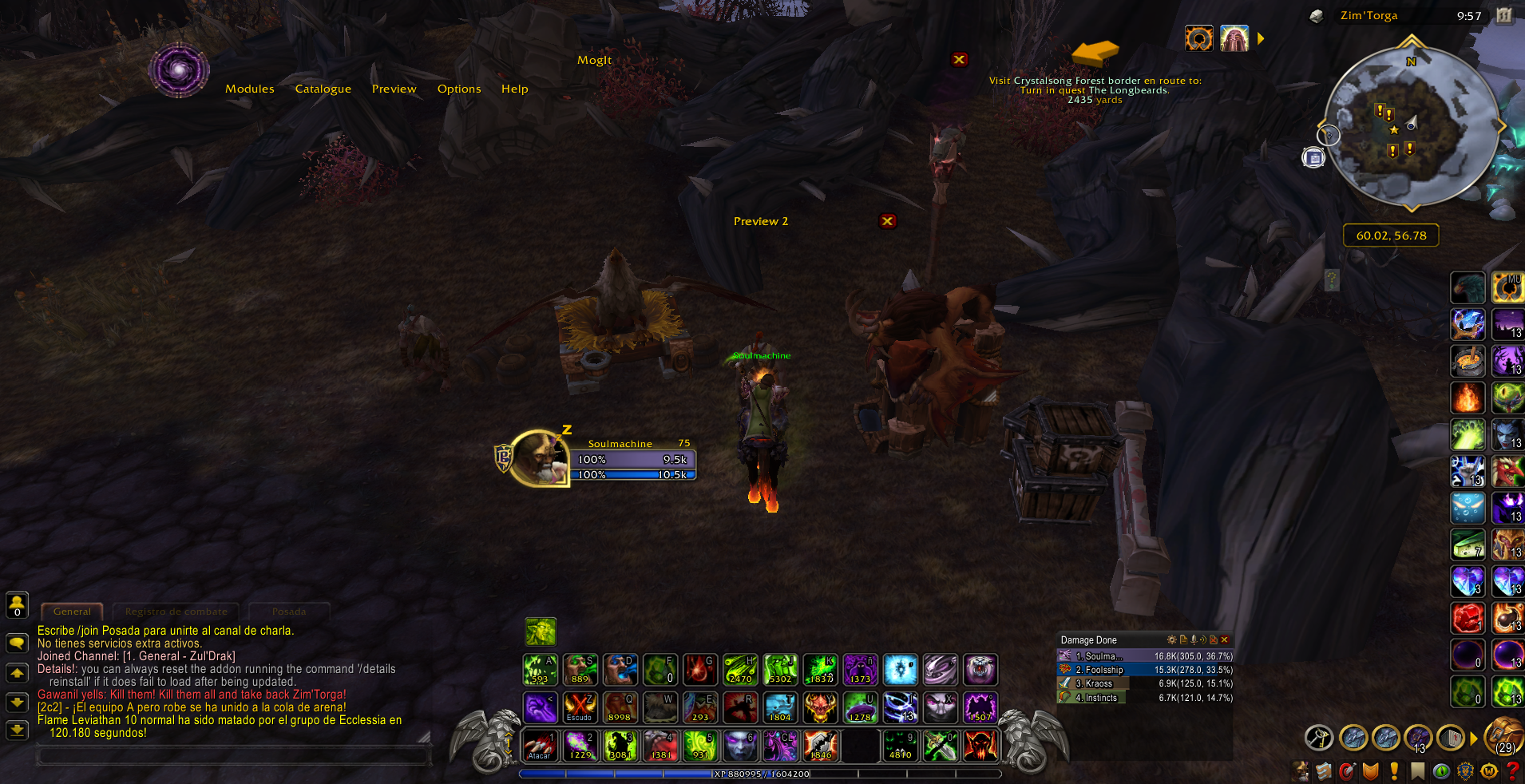Click the Zim'Torga minimap
1525x784 pixels.
(x=1411, y=126)
